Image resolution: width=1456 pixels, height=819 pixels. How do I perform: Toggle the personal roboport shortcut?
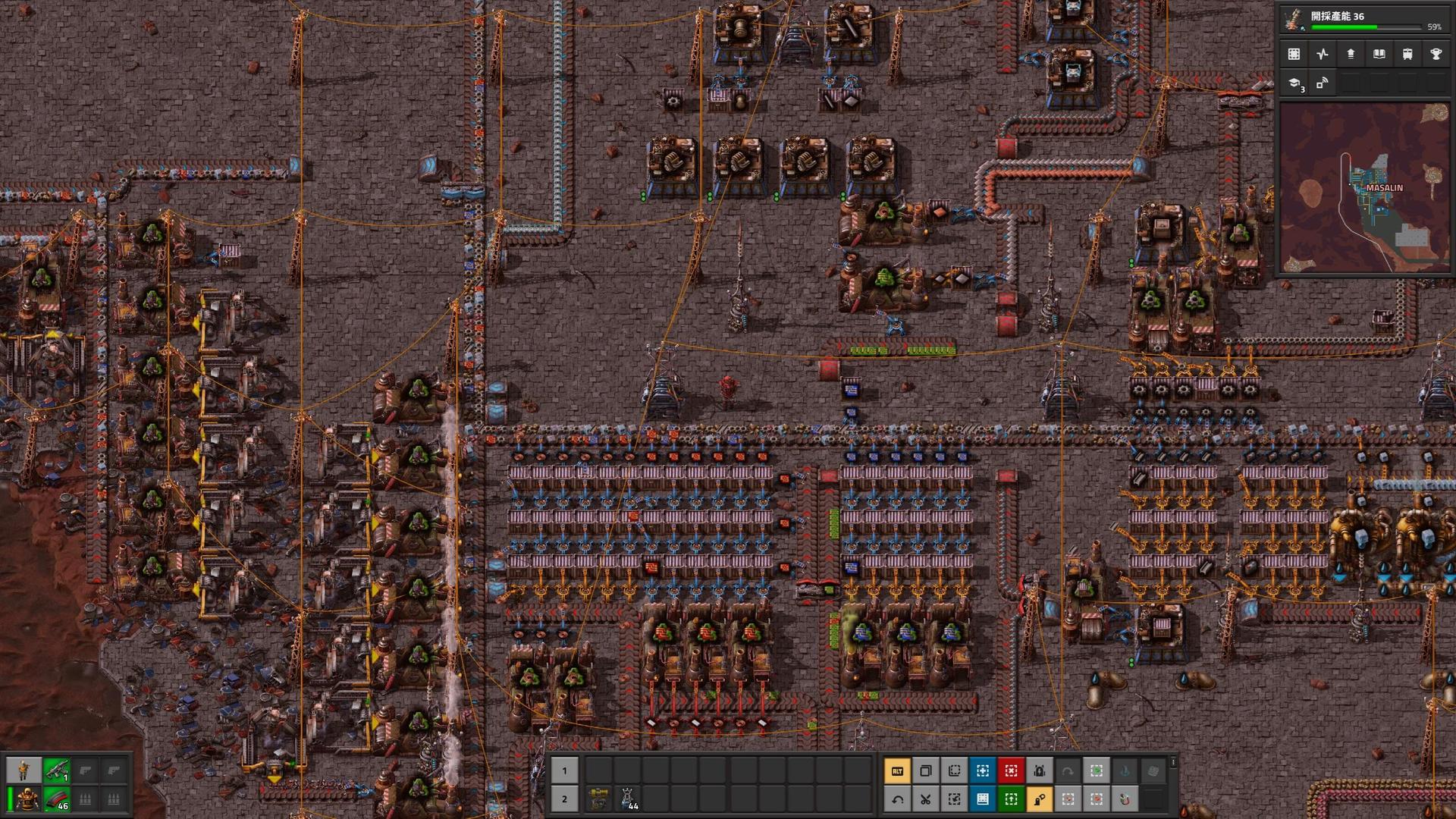pos(1041,771)
